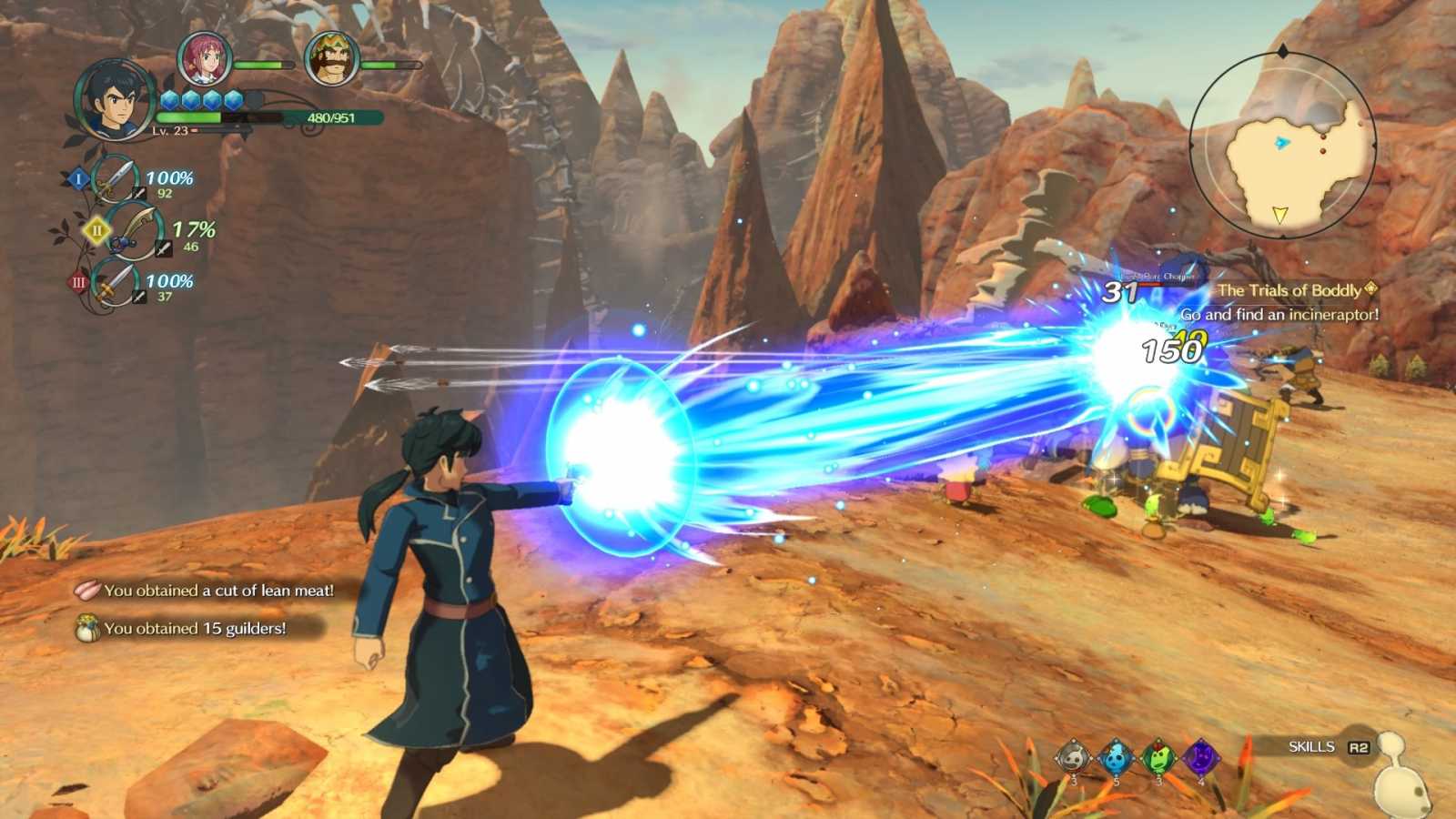Viewport: 1456px width, 819px height.
Task: Click the blue water higgledy icon
Action: click(x=1115, y=757)
